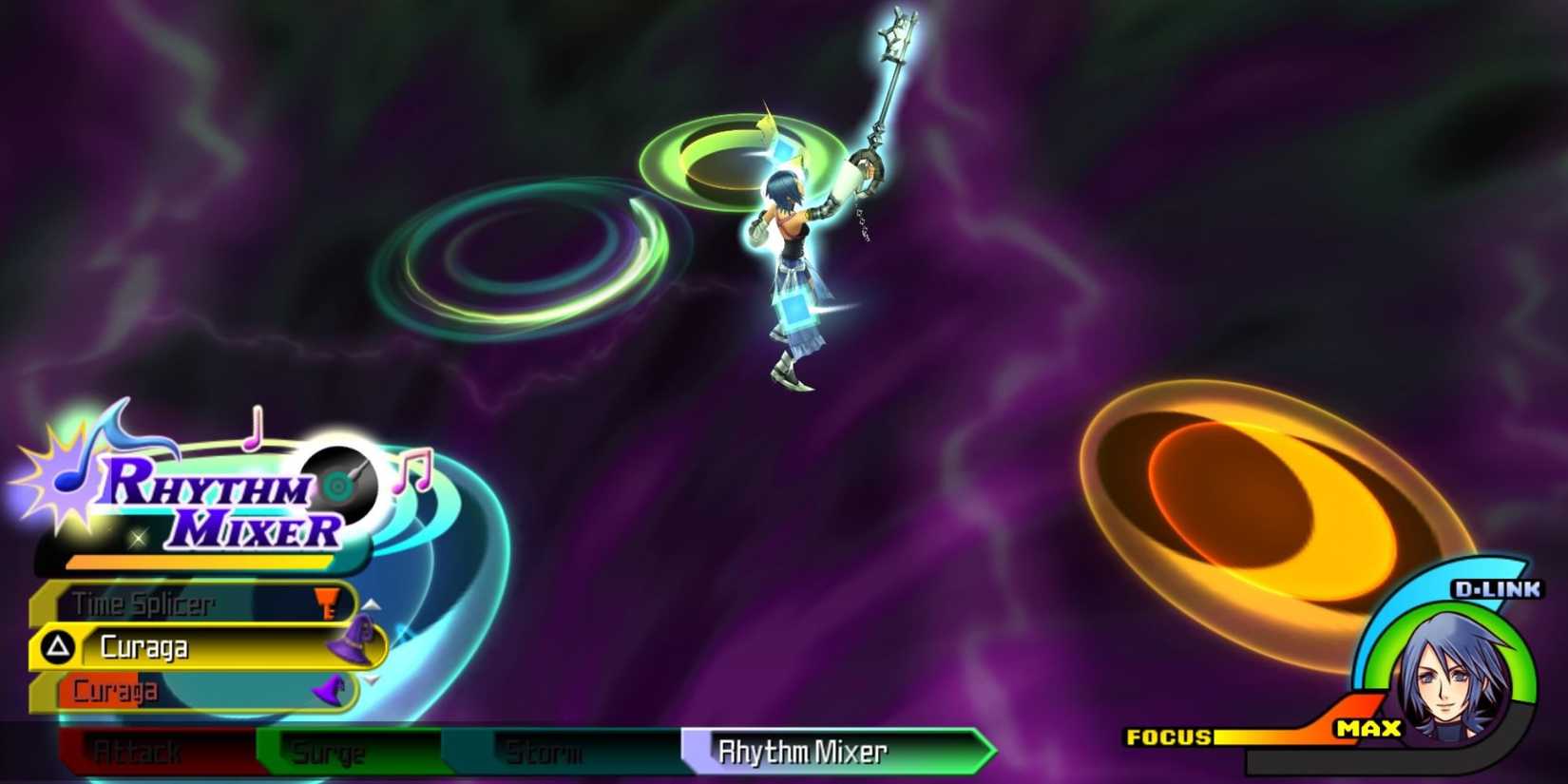The width and height of the screenshot is (1568, 784).
Task: Click the record disc in the Rhythm Mixer logo
Action: point(342,483)
